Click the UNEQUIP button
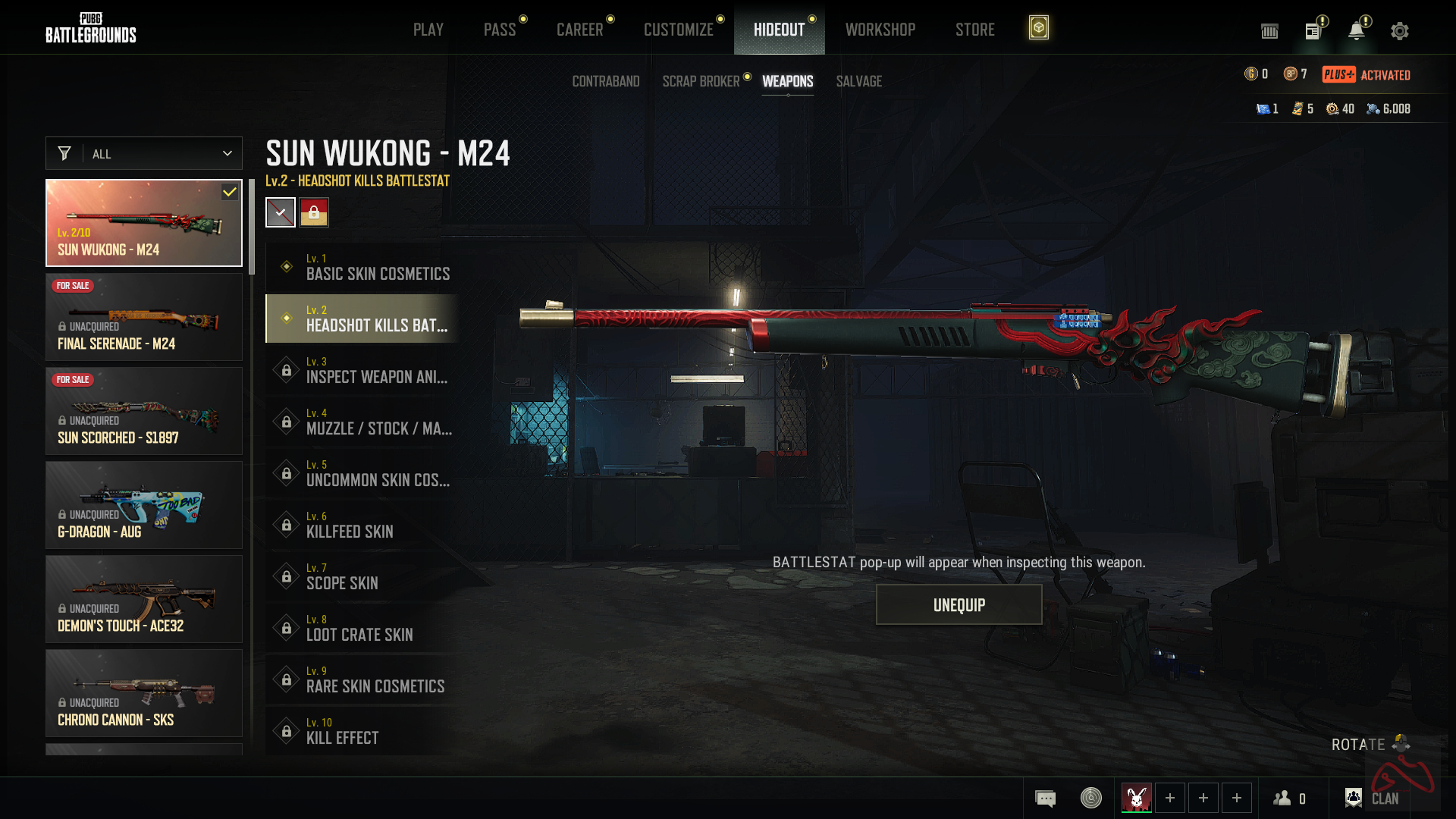The image size is (1456, 819). (x=959, y=604)
